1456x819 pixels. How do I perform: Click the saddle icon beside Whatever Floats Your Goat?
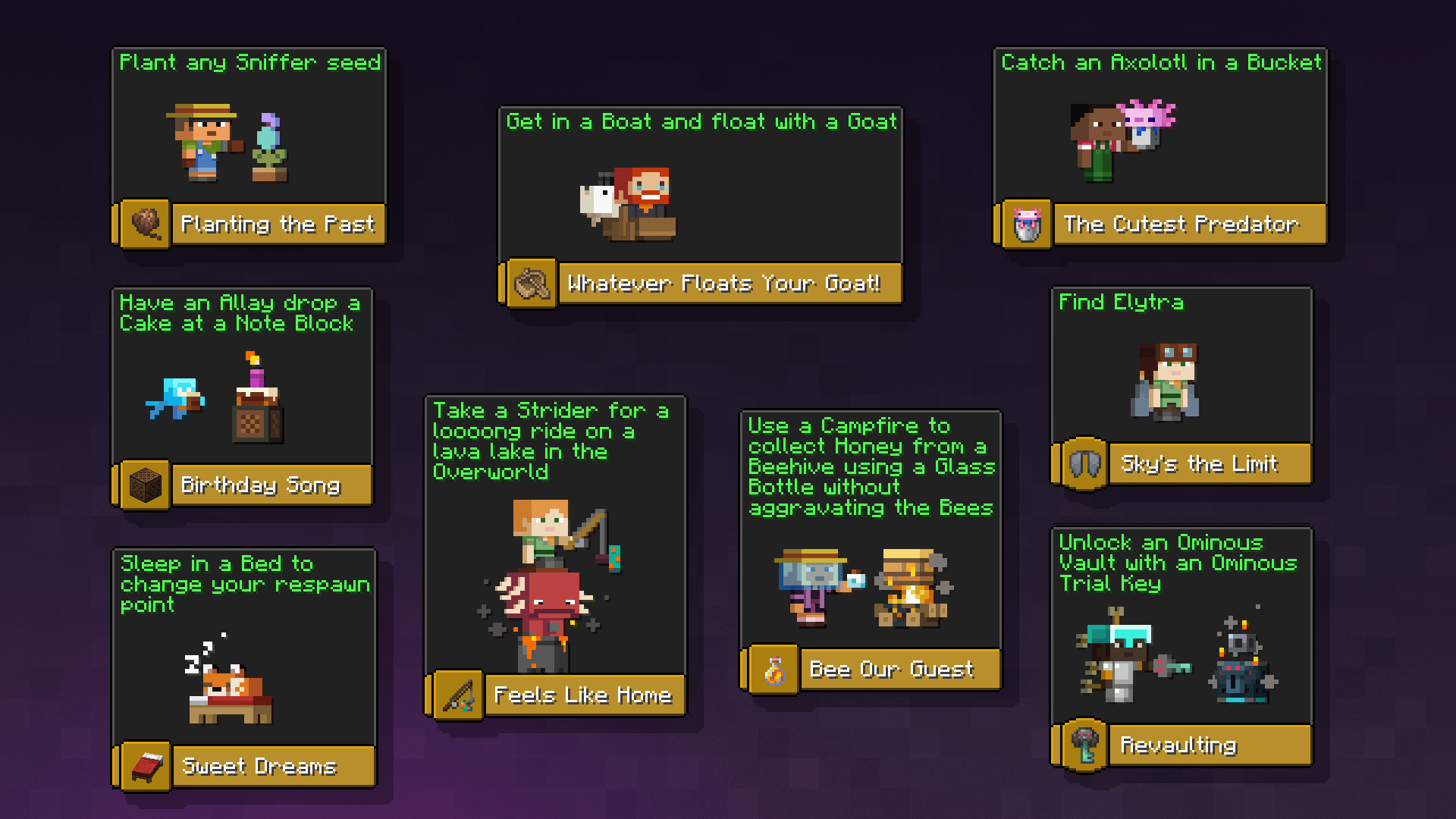532,284
